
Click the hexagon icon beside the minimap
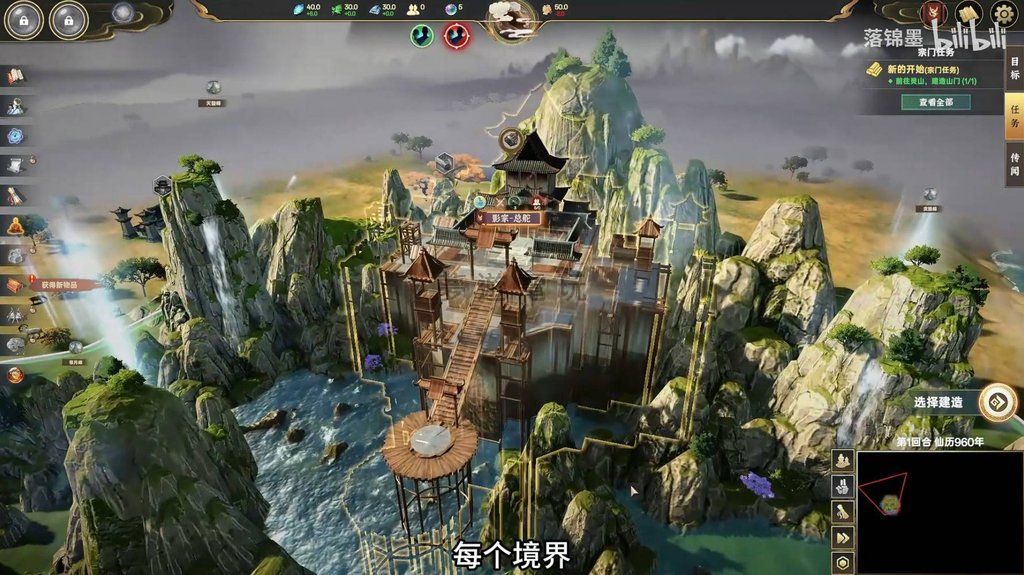tap(843, 563)
